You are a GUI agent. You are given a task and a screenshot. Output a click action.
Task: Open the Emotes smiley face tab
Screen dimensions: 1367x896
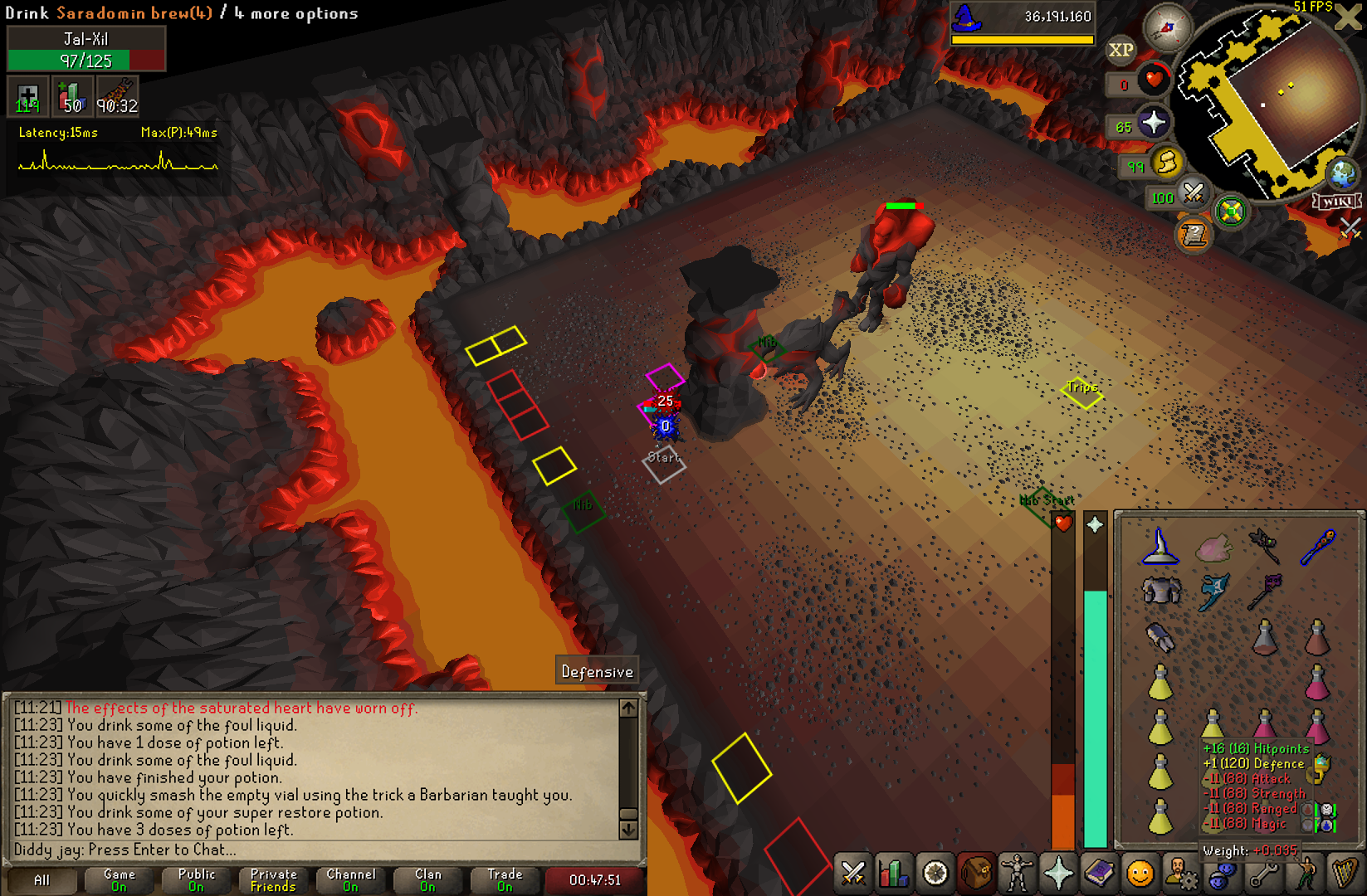[x=1140, y=874]
